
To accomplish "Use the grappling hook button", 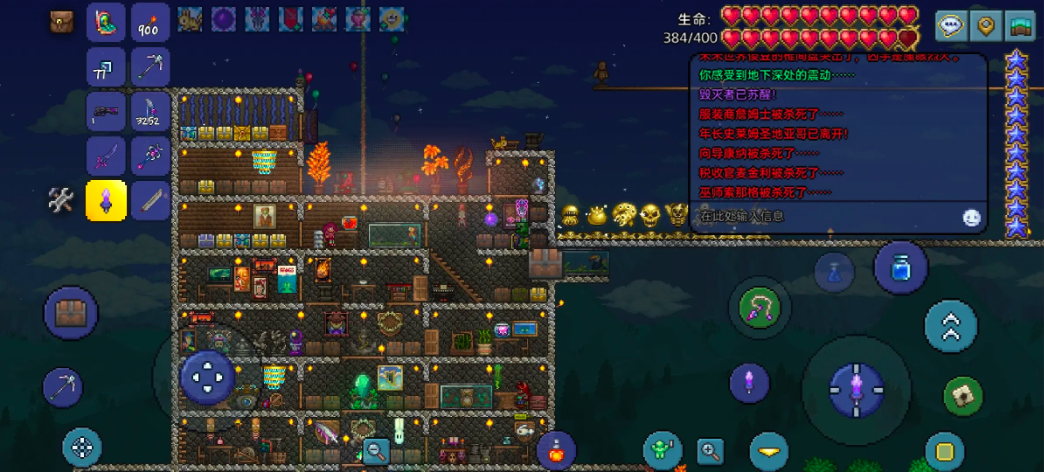I will 760,307.
